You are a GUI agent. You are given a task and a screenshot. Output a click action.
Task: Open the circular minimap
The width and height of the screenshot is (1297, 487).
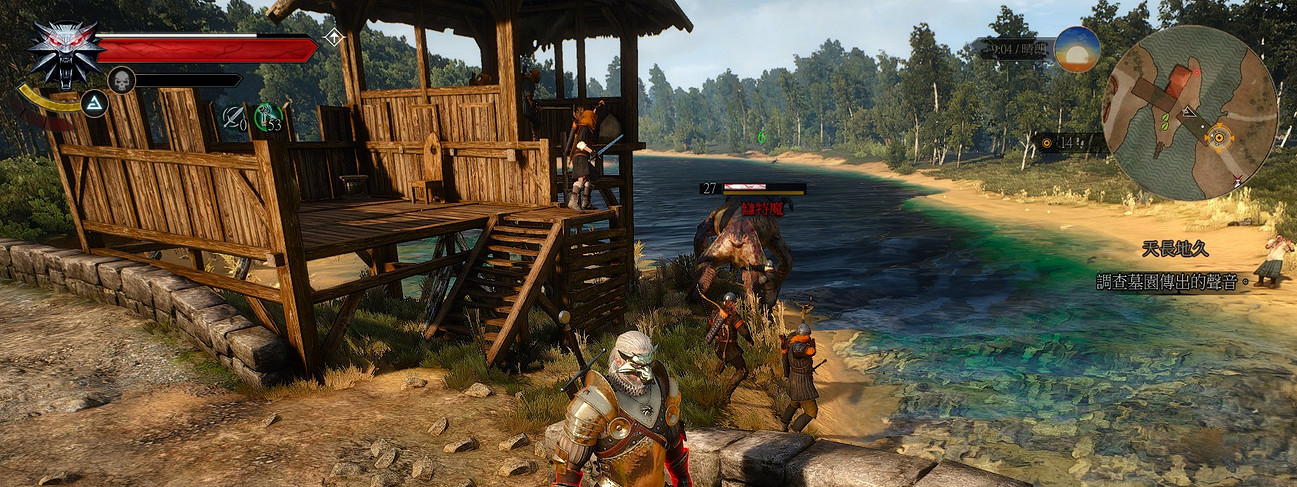click(1188, 112)
